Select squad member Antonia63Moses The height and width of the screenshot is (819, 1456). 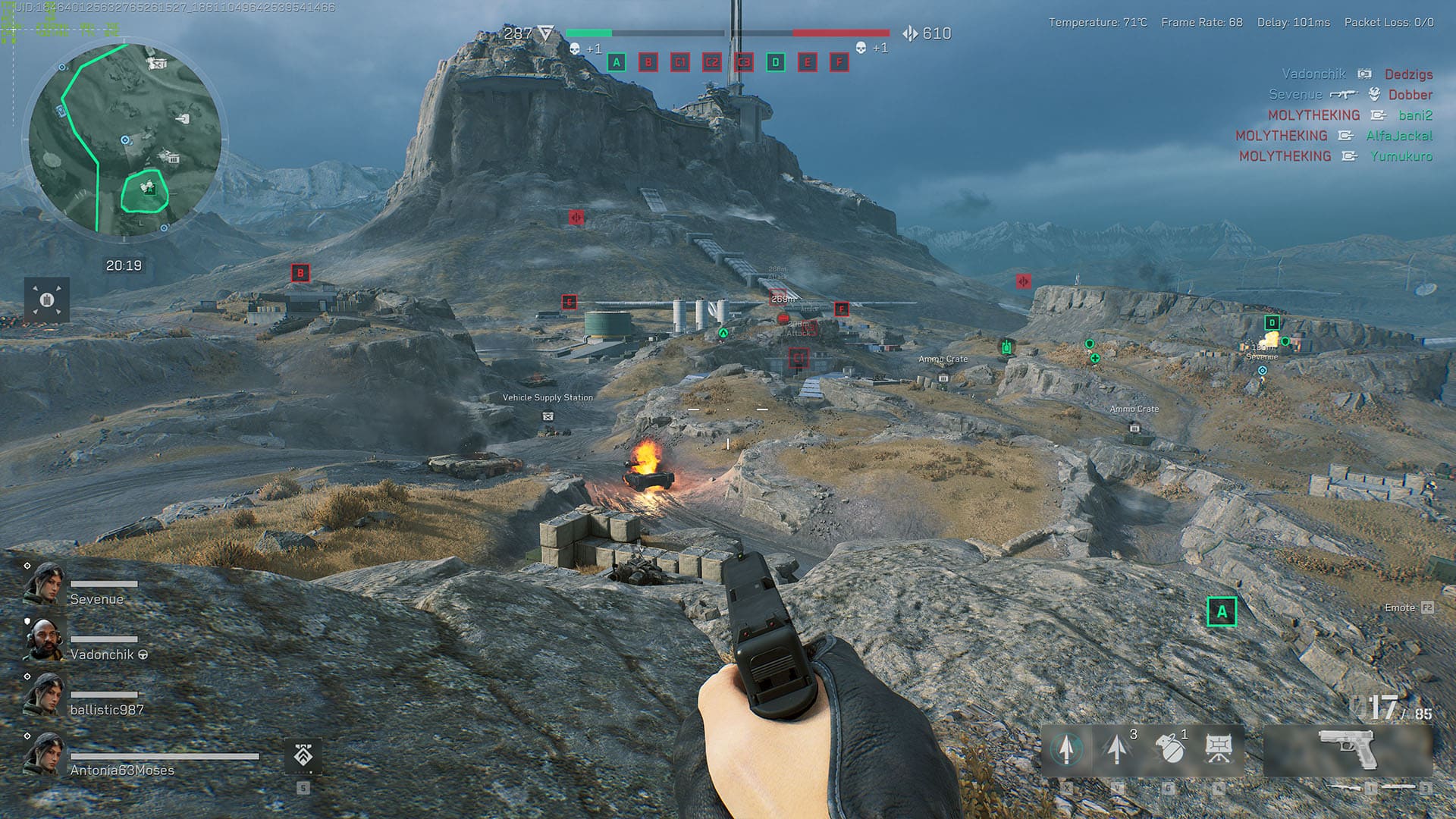122,770
